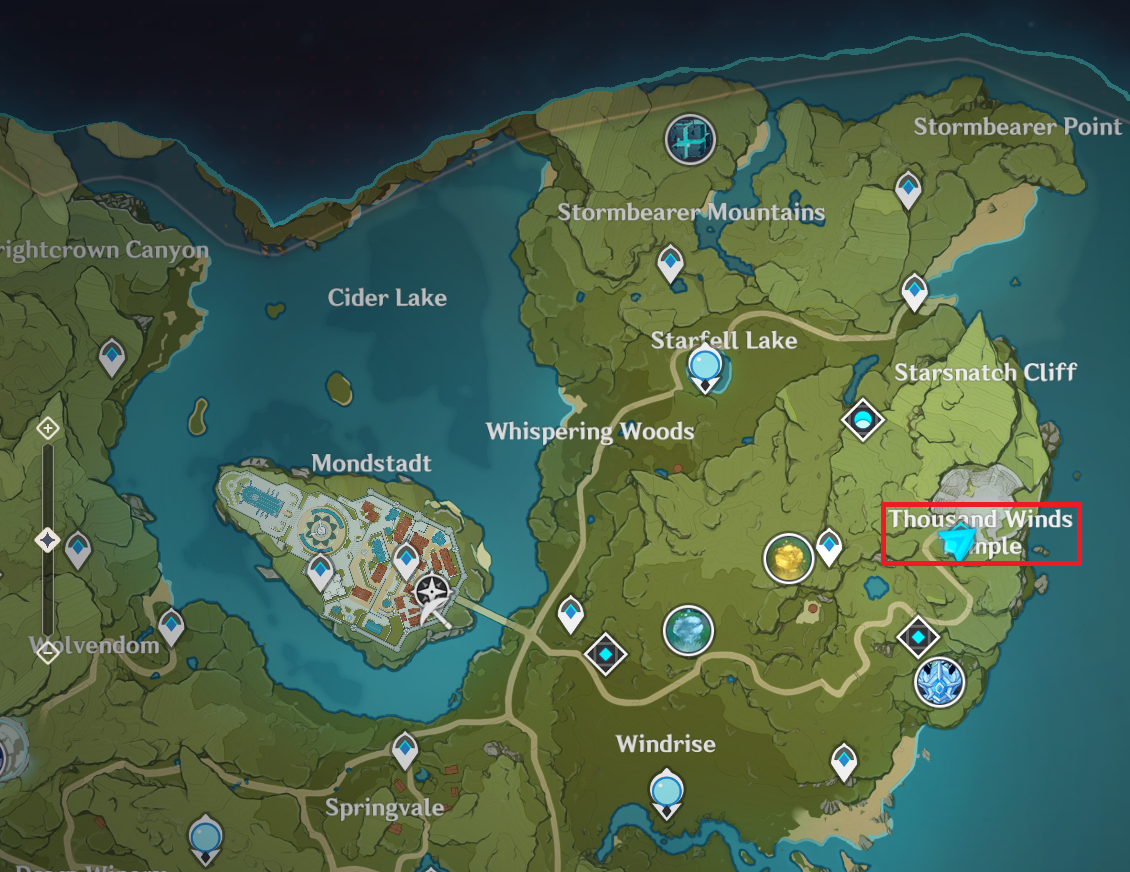Pick the waypoint beside the golden blossom icon
This screenshot has width=1130, height=872.
coord(829,546)
